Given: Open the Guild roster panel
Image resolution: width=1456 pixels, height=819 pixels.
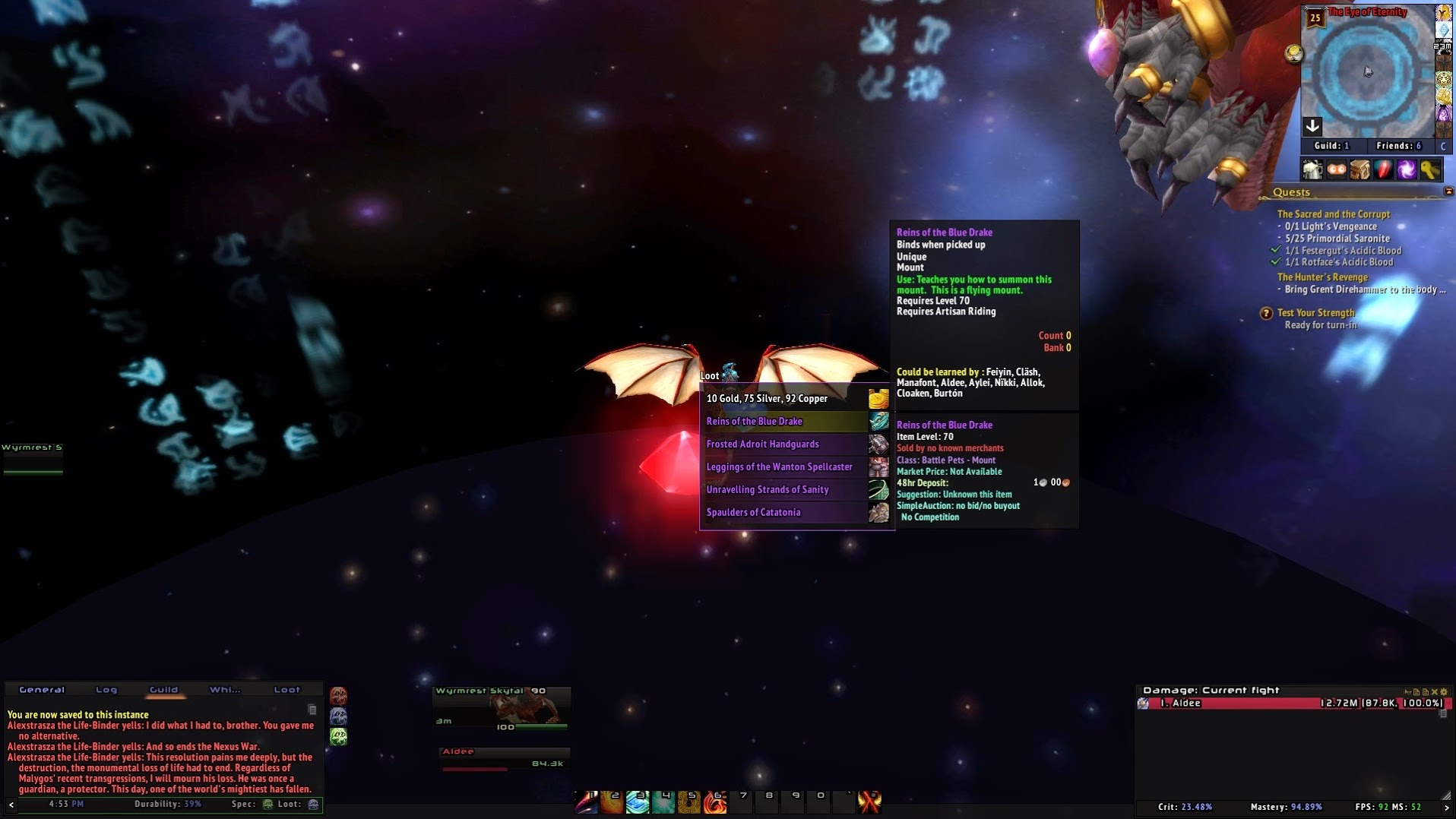Looking at the screenshot, I should tap(1331, 146).
